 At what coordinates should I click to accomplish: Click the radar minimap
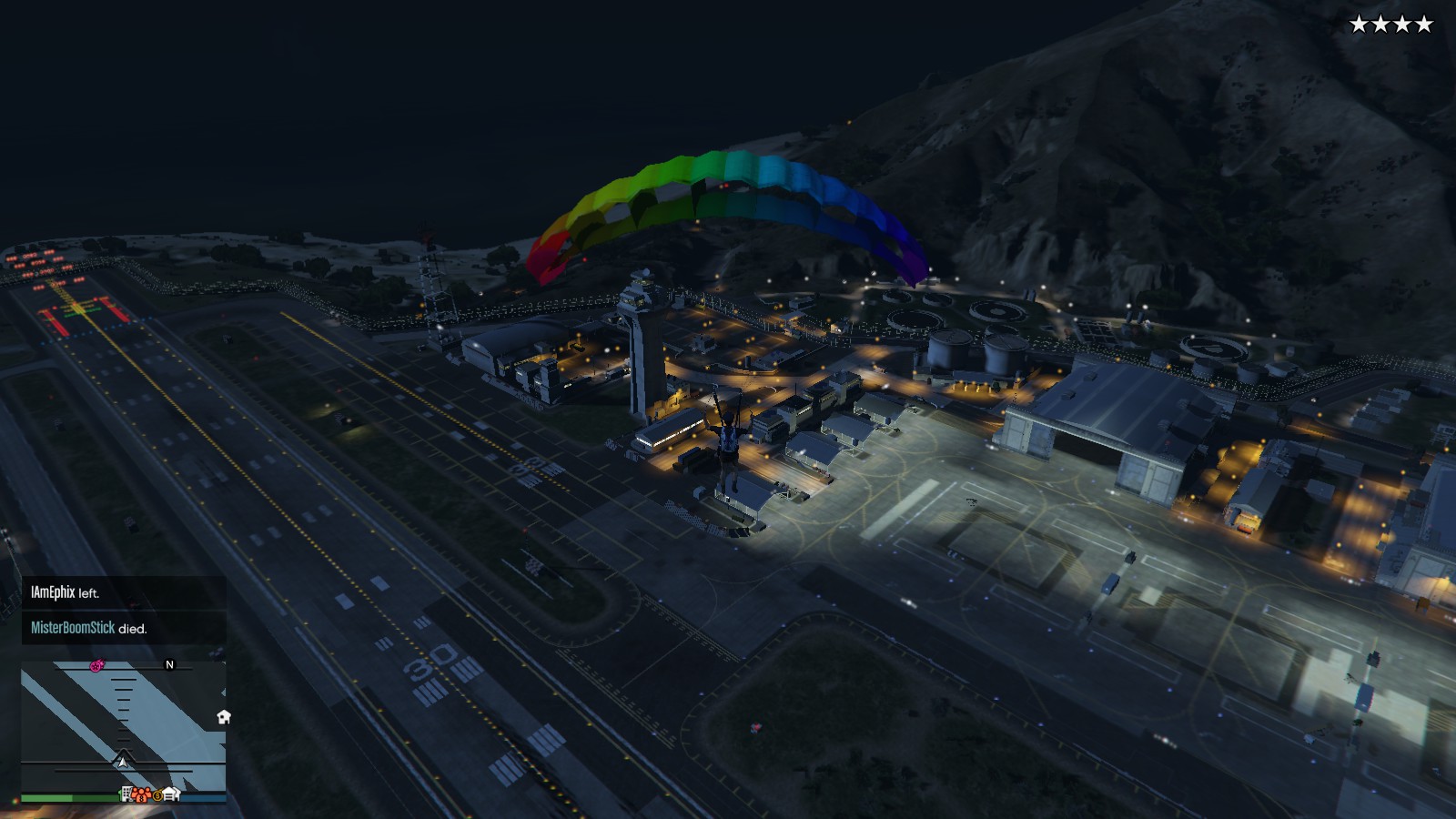click(x=123, y=726)
